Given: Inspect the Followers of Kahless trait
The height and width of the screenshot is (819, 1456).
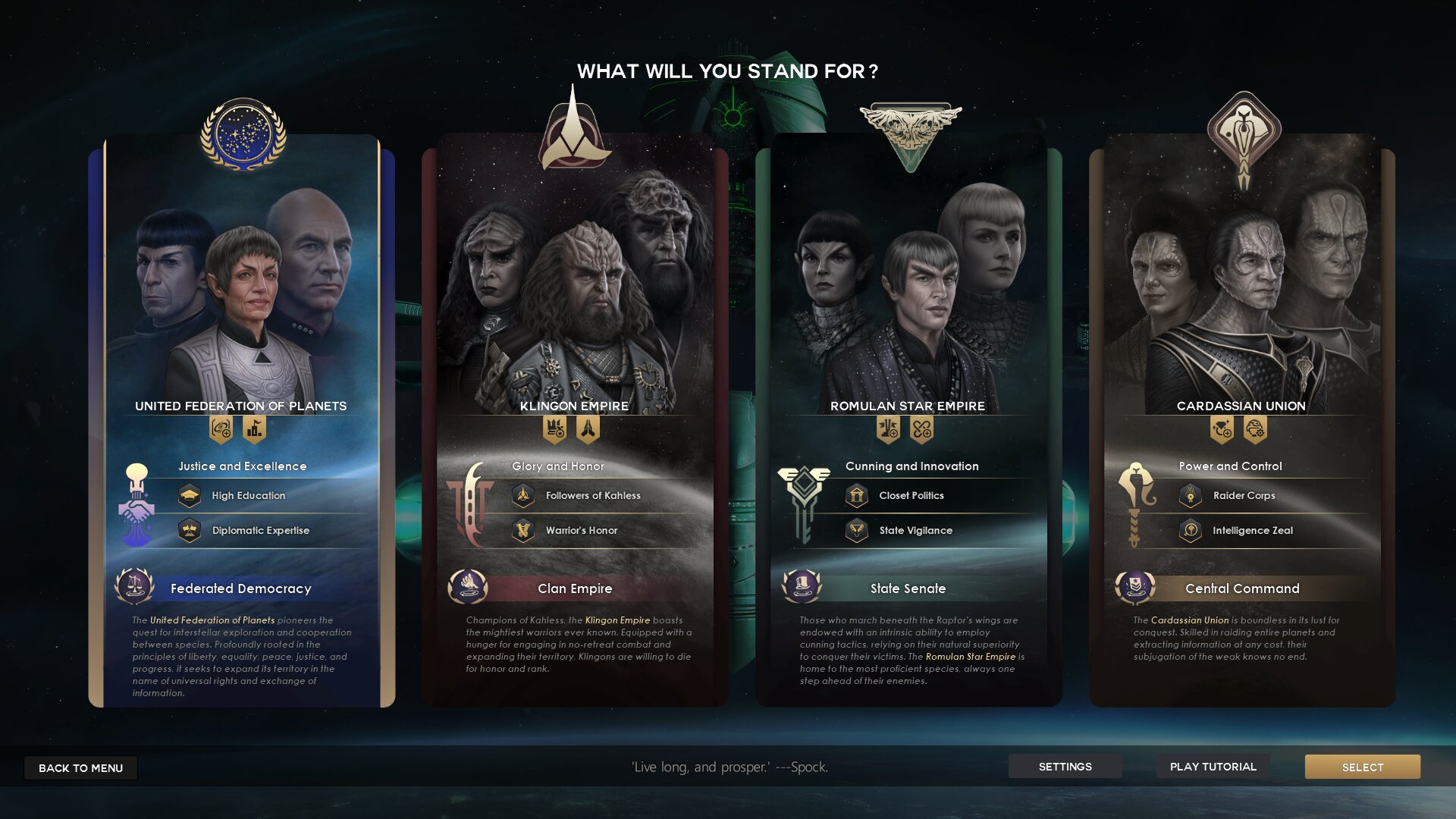Looking at the screenshot, I should [x=523, y=496].
